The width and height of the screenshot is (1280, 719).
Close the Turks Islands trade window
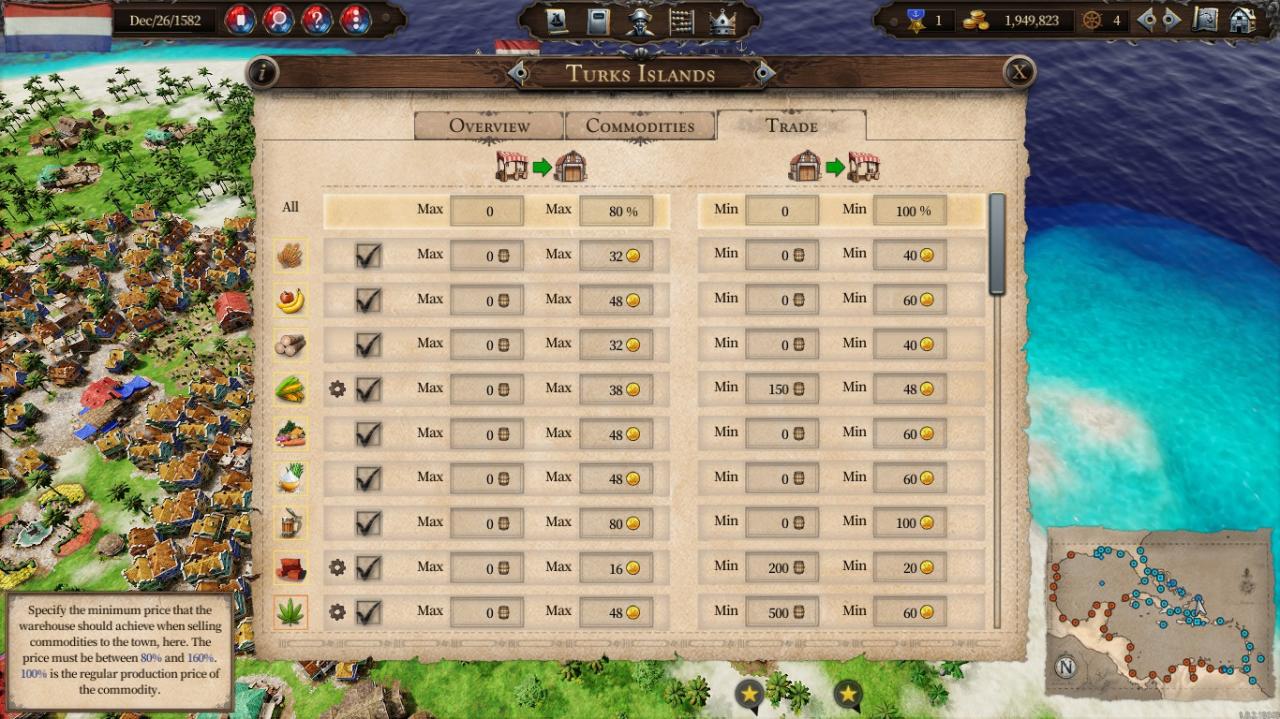(x=1018, y=72)
